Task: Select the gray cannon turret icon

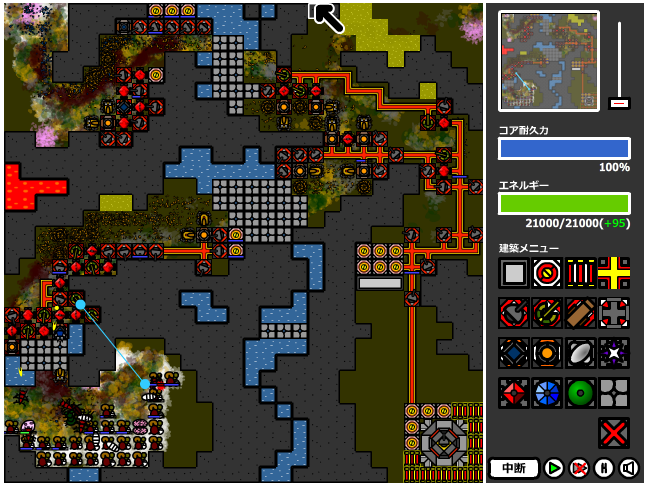Action: [514, 313]
